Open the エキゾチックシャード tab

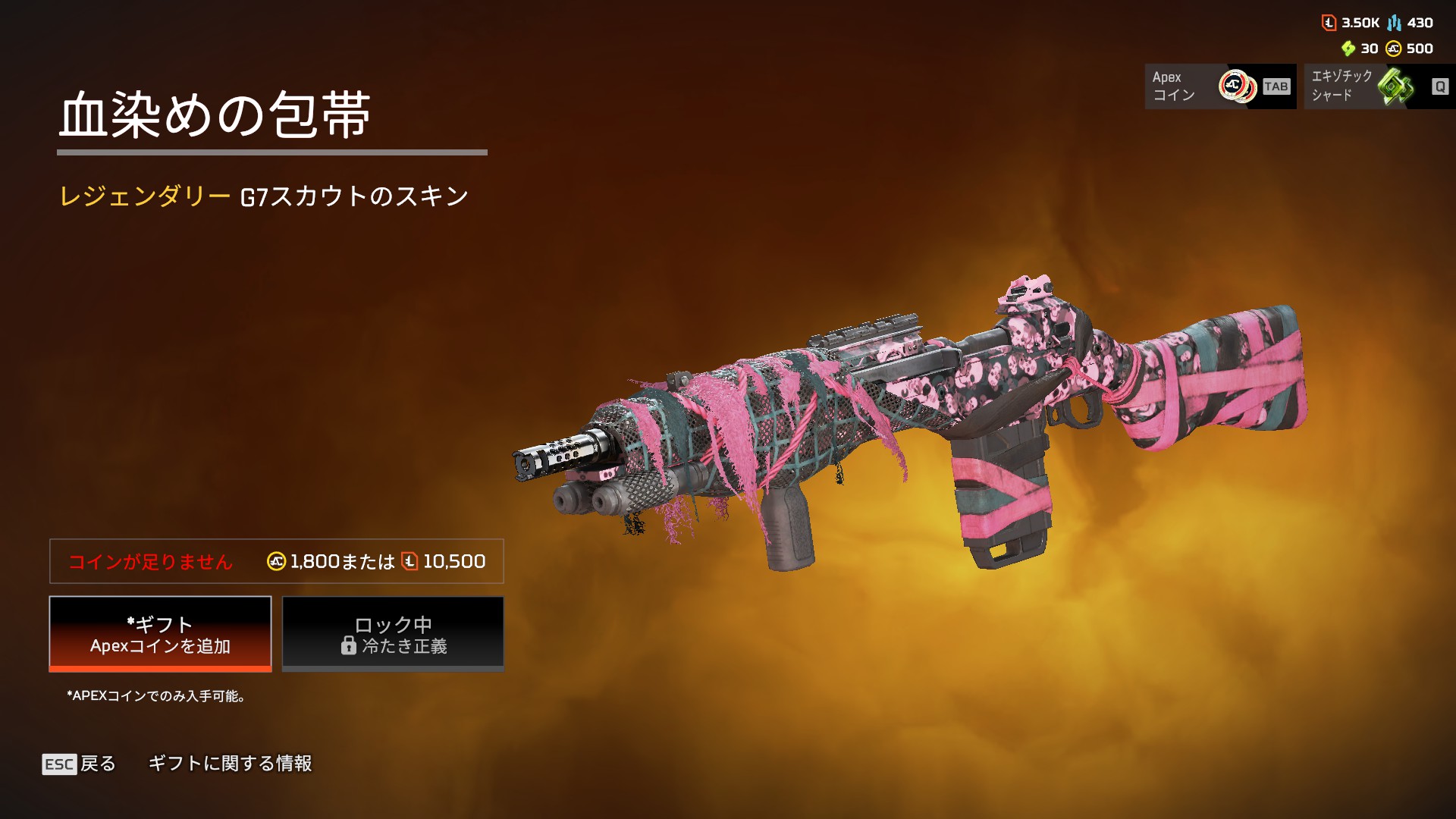(1379, 86)
